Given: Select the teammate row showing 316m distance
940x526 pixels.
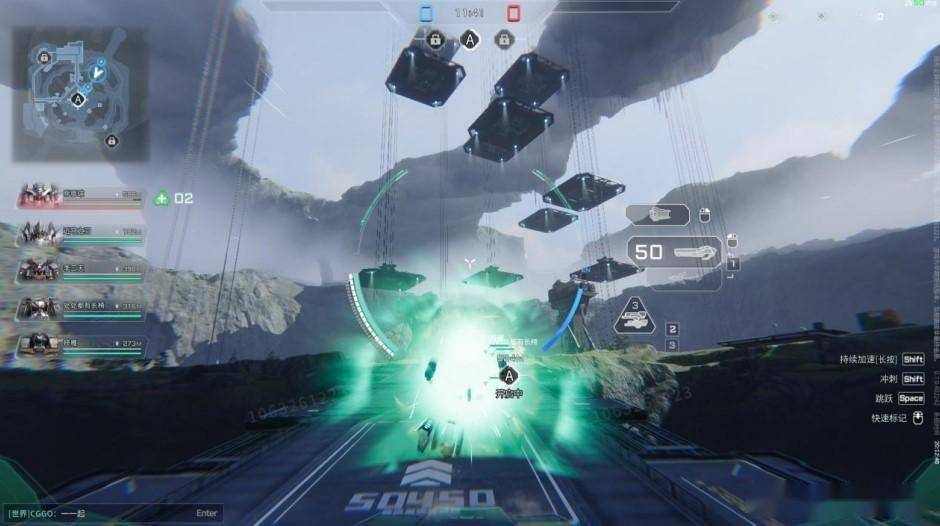Looking at the screenshot, I should coord(80,306).
